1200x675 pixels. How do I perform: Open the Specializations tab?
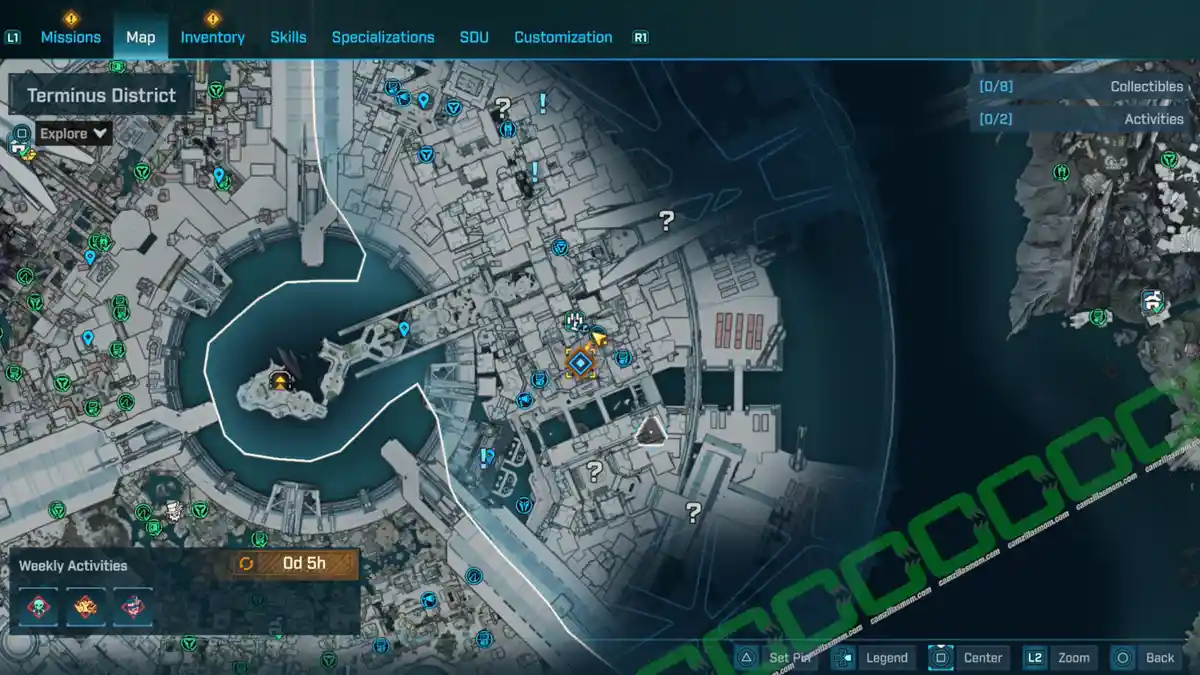click(383, 37)
